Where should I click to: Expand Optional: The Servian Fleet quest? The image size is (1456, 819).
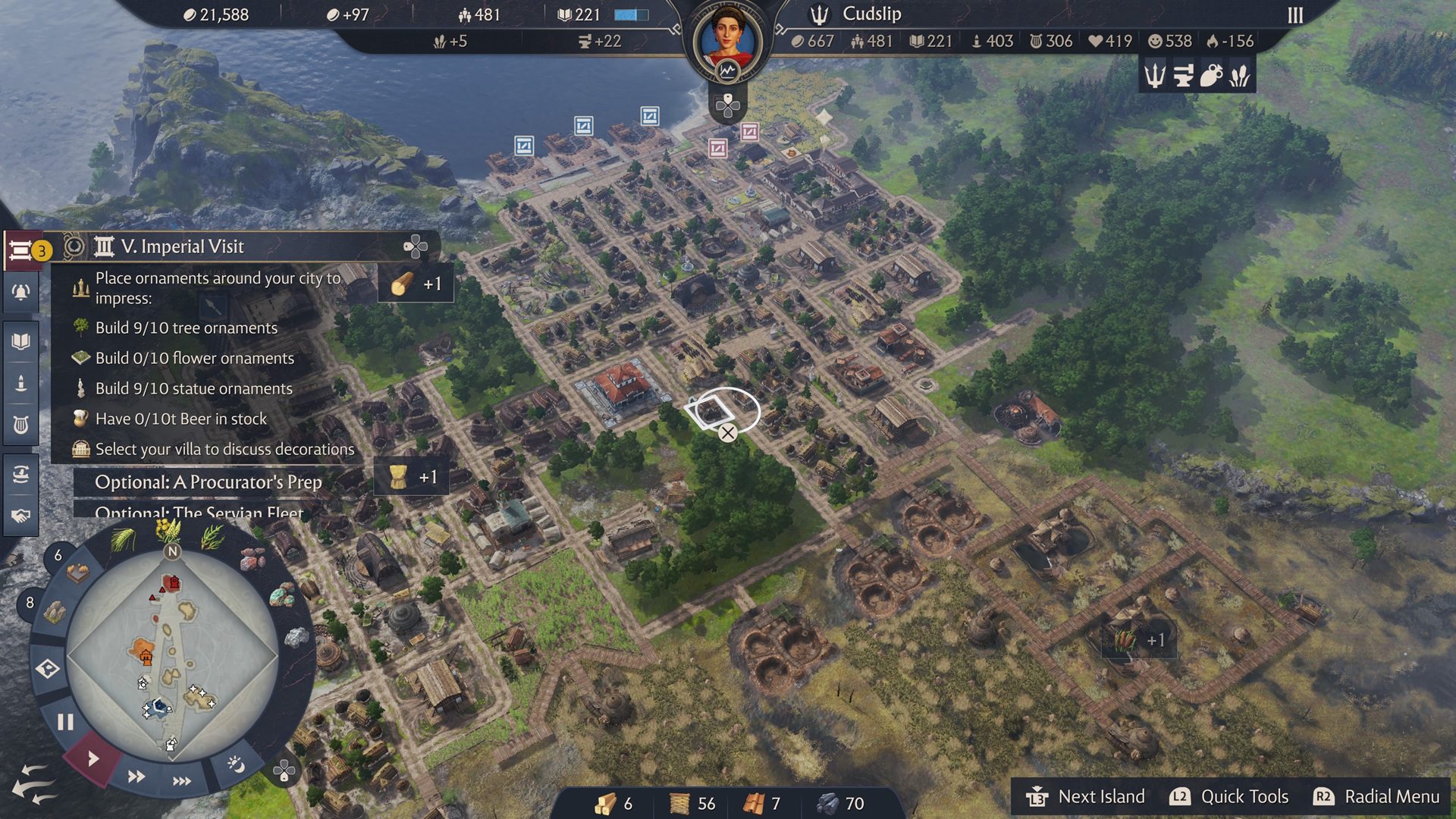[x=199, y=513]
